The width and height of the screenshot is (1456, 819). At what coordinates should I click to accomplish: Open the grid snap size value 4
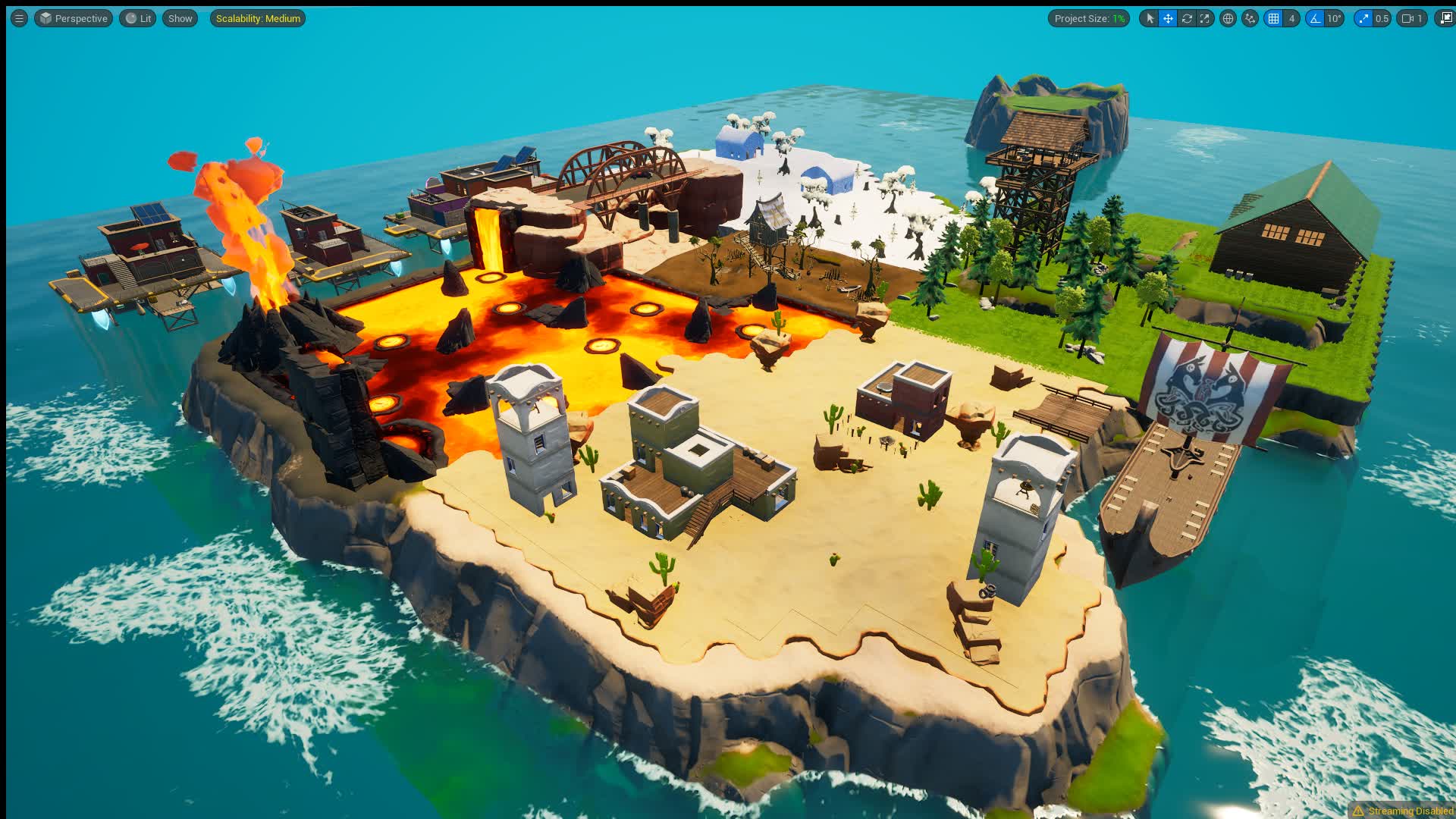point(1291,18)
